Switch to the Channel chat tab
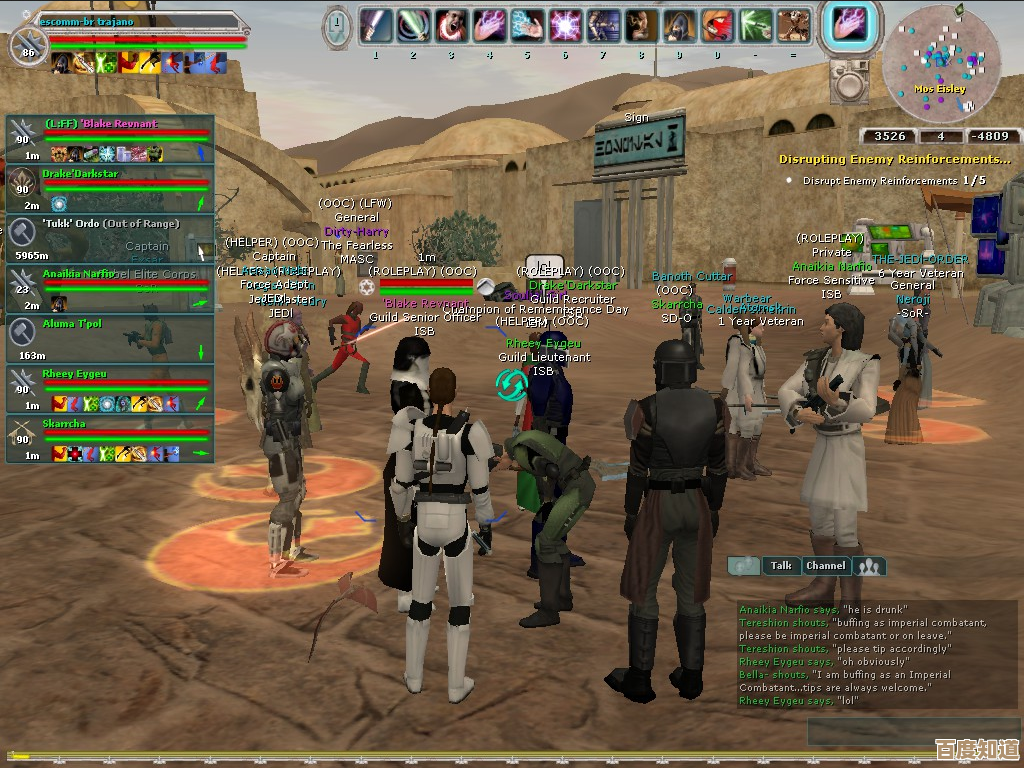The image size is (1024, 768). point(826,566)
